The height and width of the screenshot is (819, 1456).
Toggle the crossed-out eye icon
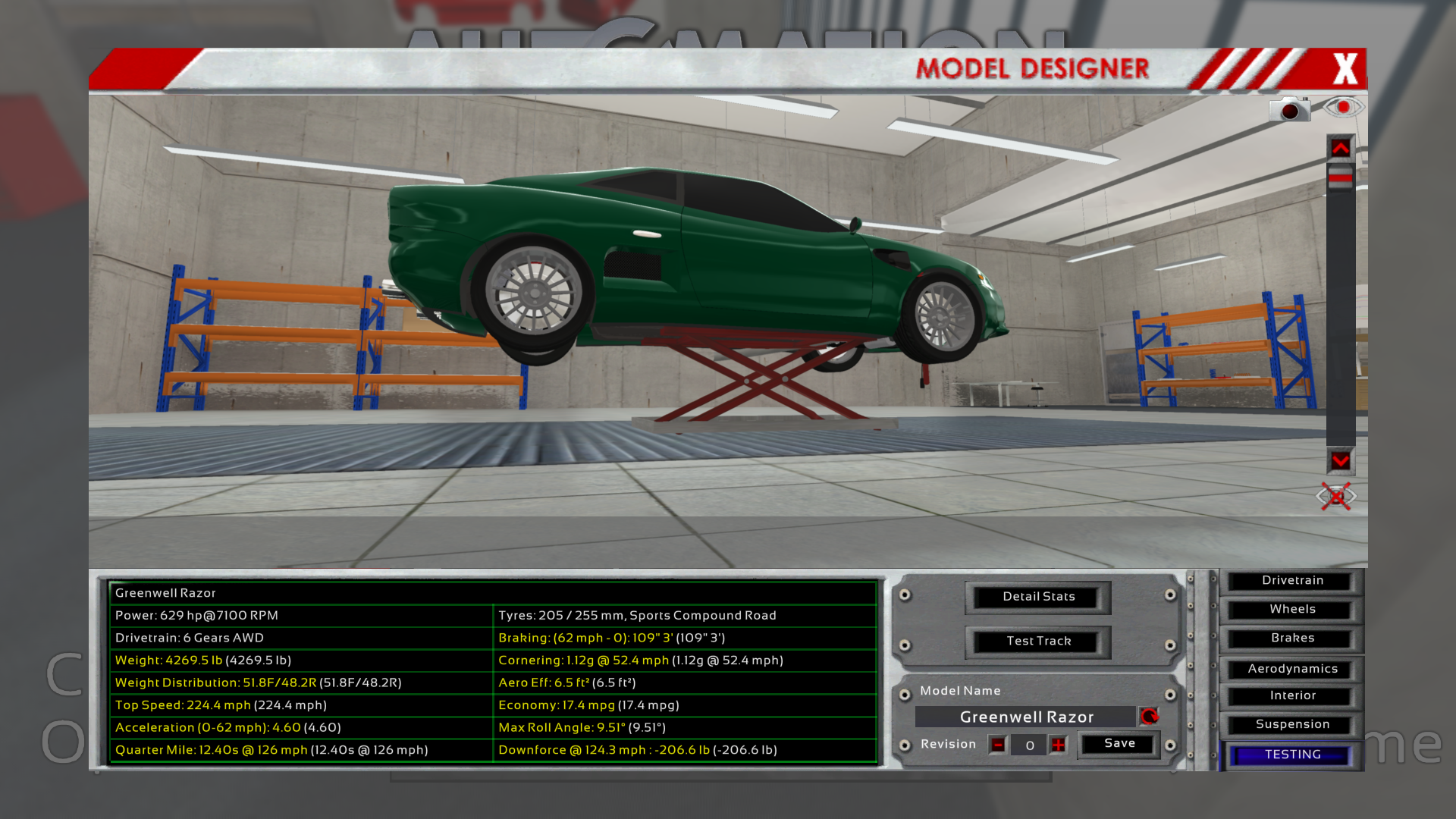(1336, 497)
